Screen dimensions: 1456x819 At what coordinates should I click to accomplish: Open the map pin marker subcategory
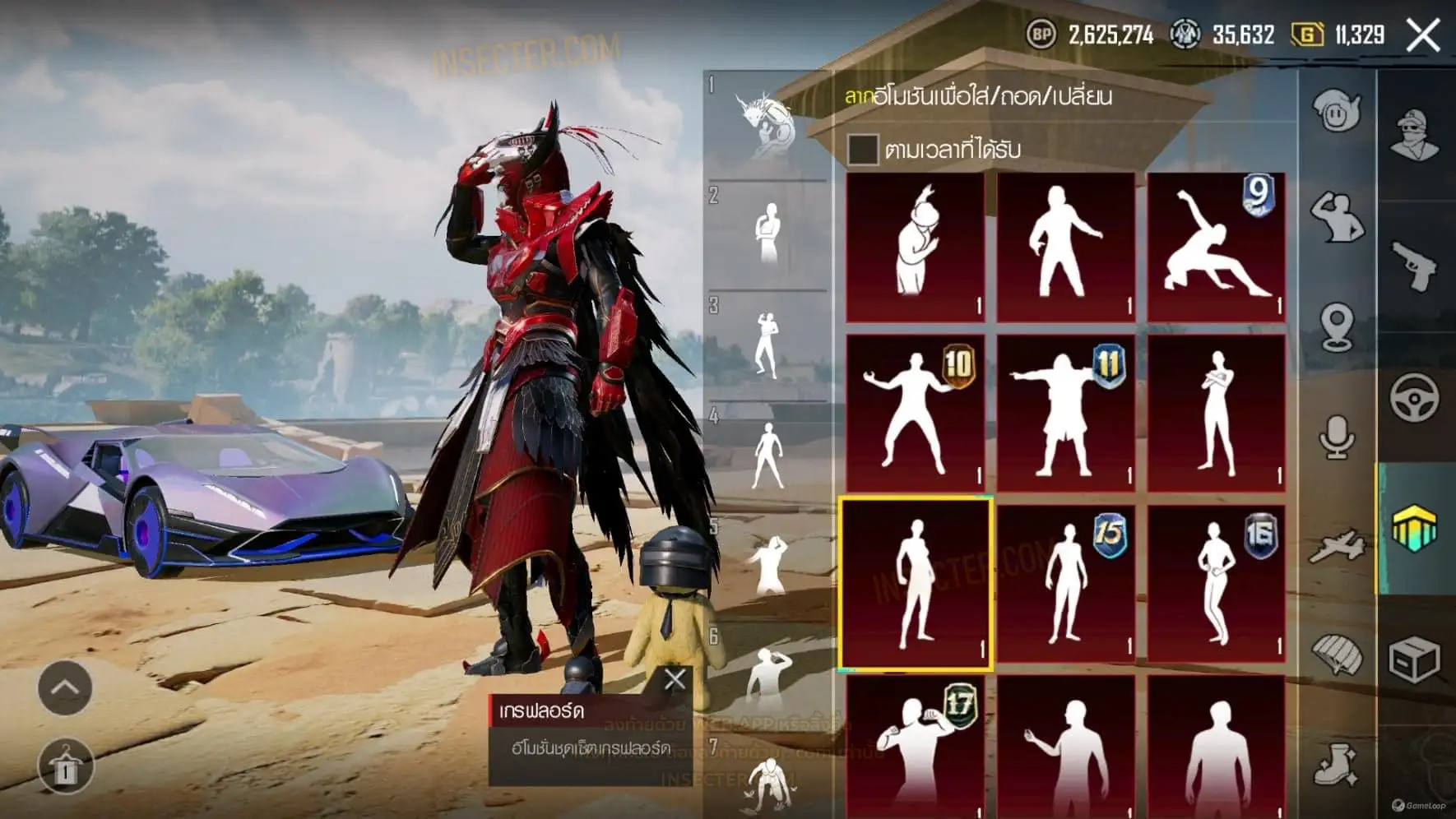[x=1337, y=326]
